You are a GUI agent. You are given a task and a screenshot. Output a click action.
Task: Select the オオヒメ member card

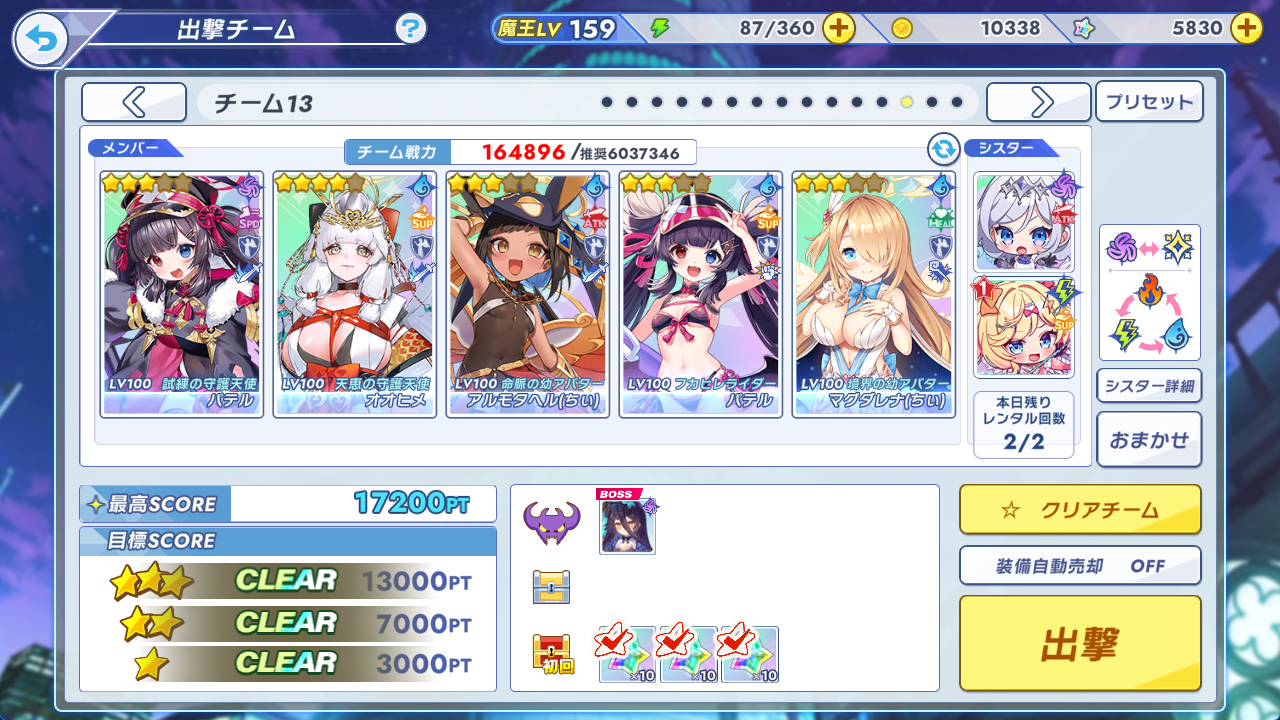354,294
